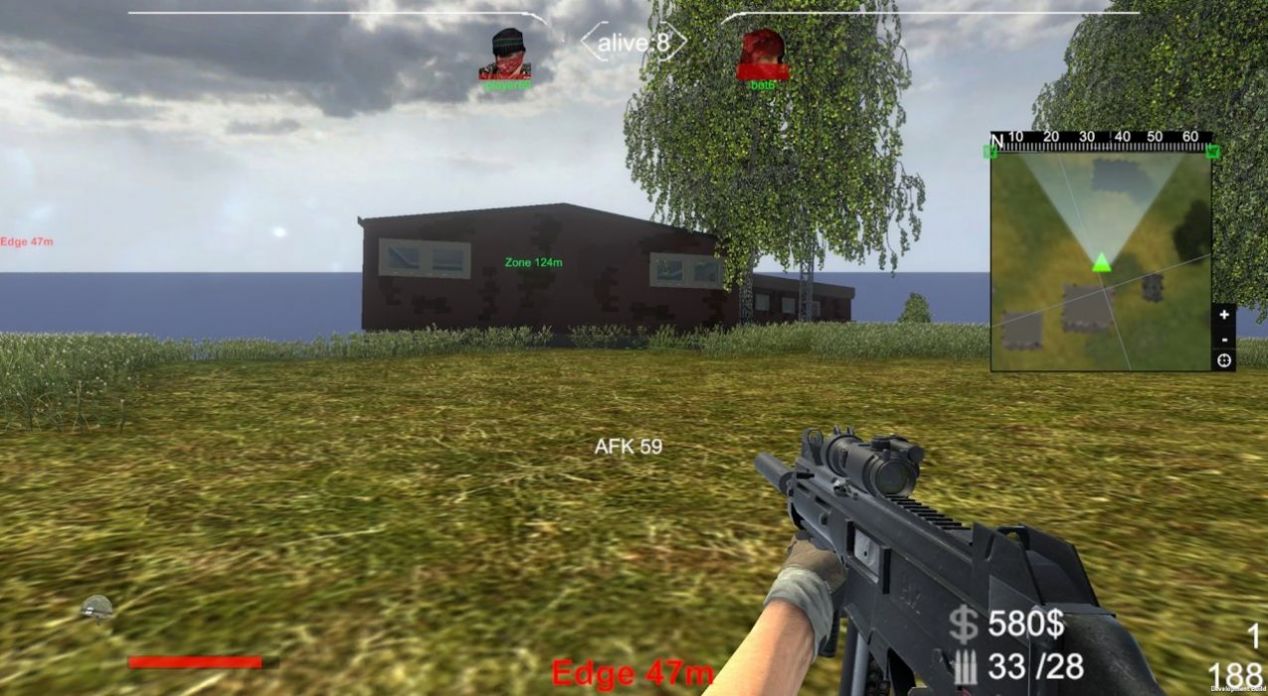
Task: Click the minimap terrain view
Action: coord(1100,262)
